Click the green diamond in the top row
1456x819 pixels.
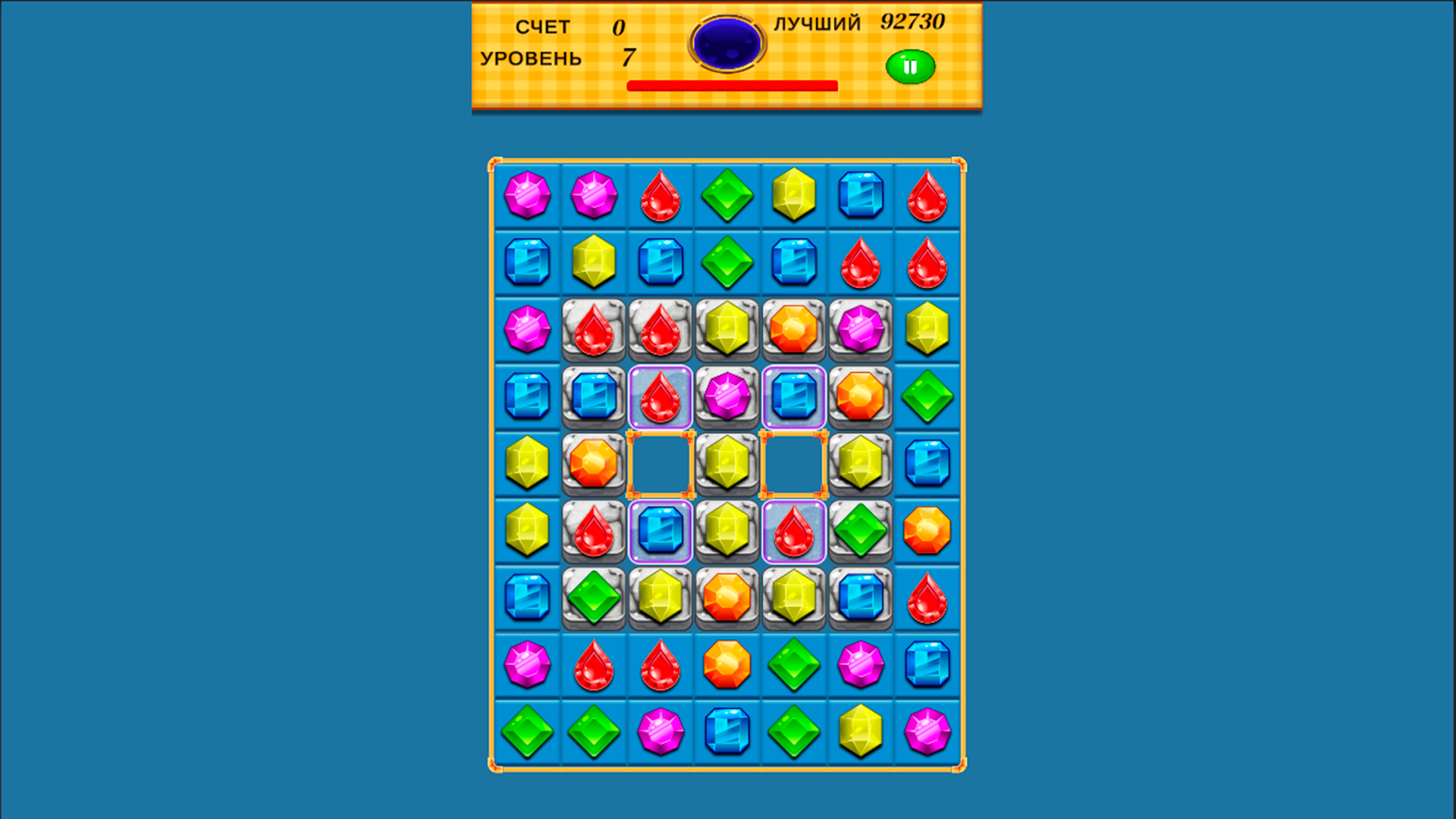(727, 196)
